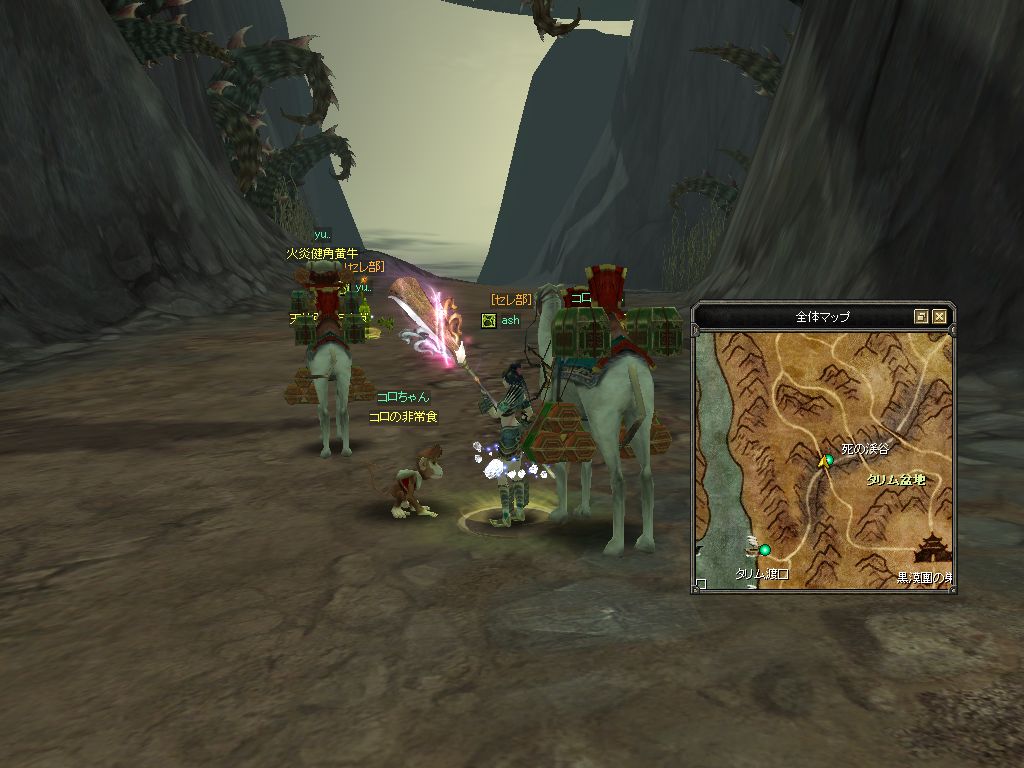Viewport: 1024px width, 768px height.
Task: Click the small square at the map's bottom-left corner
Action: click(x=701, y=583)
